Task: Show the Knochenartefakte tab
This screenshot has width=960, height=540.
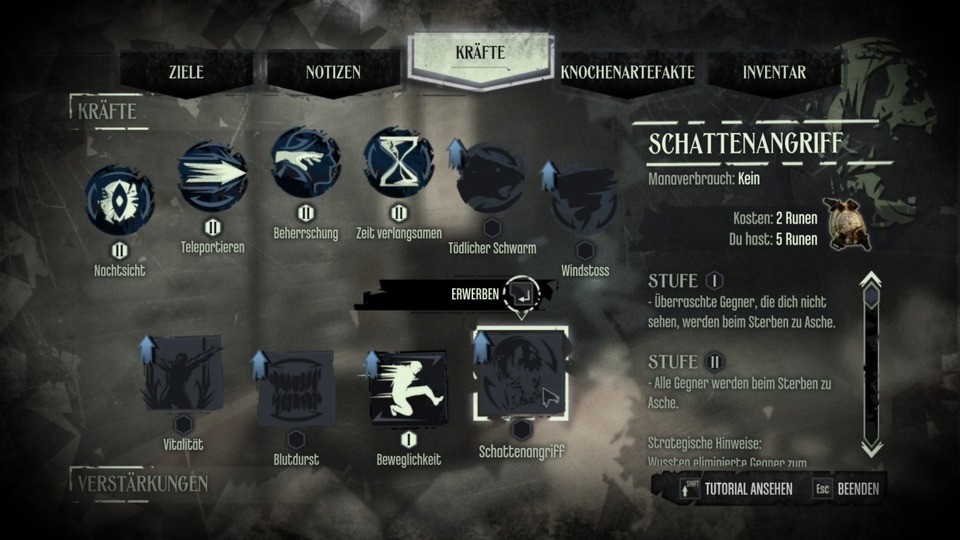Action: pyautogui.click(x=627, y=72)
